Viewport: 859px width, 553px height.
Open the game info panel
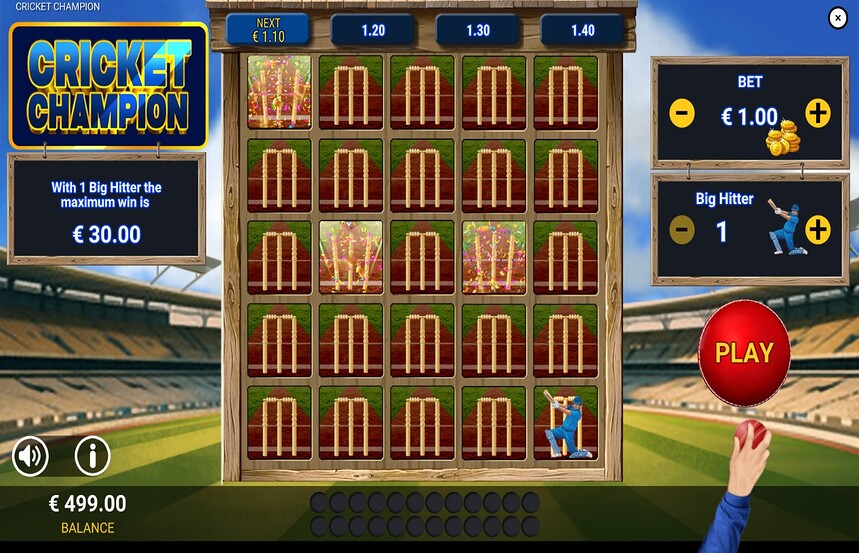[x=92, y=457]
